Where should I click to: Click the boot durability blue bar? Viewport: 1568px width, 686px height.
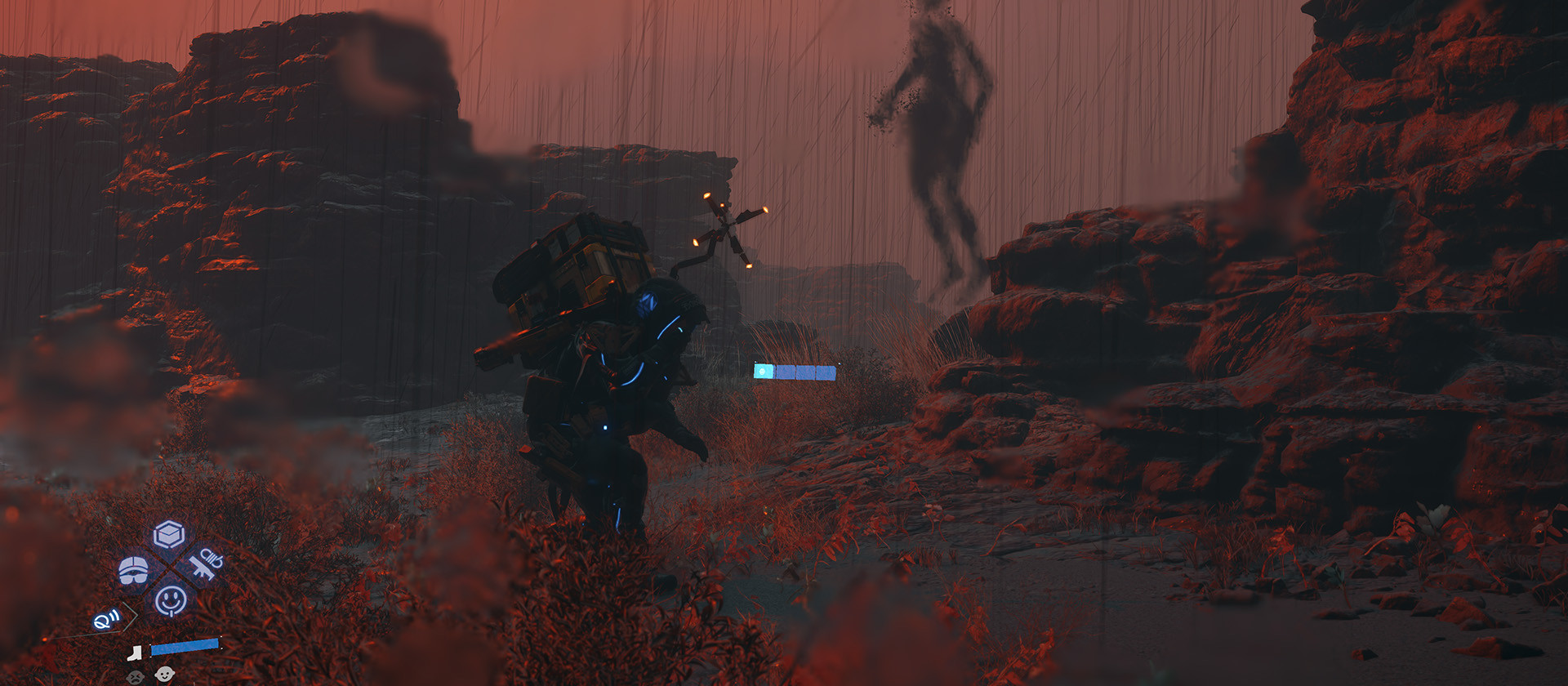185,648
